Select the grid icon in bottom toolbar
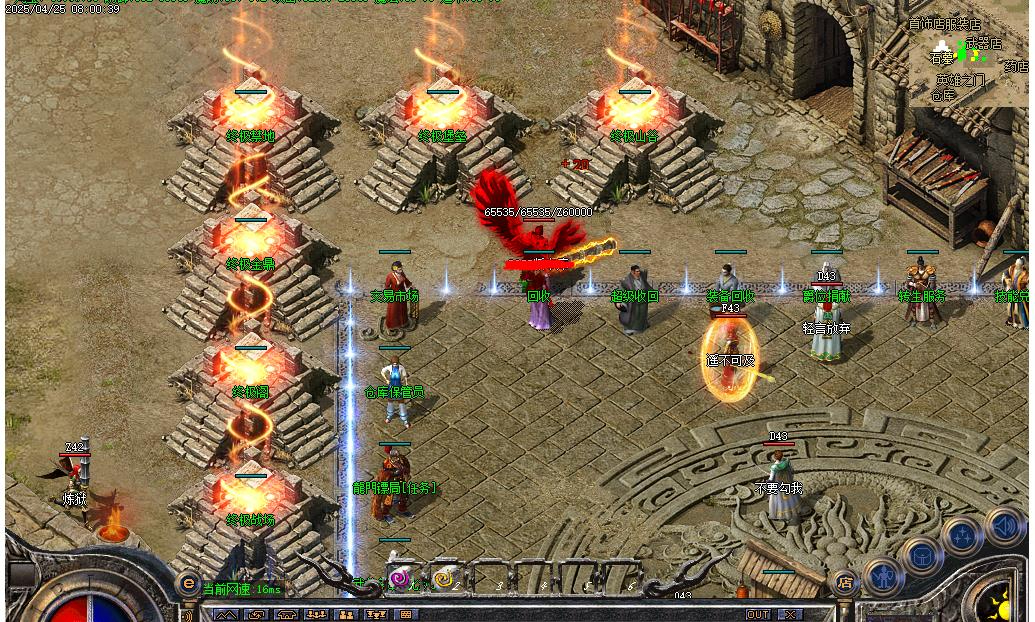1035x622 pixels. (x=406, y=614)
